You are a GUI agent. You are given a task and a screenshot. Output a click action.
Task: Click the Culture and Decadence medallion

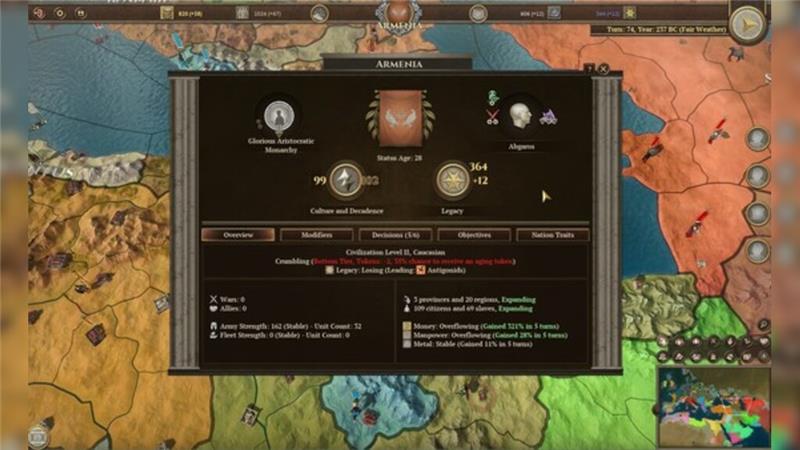pyautogui.click(x=345, y=180)
